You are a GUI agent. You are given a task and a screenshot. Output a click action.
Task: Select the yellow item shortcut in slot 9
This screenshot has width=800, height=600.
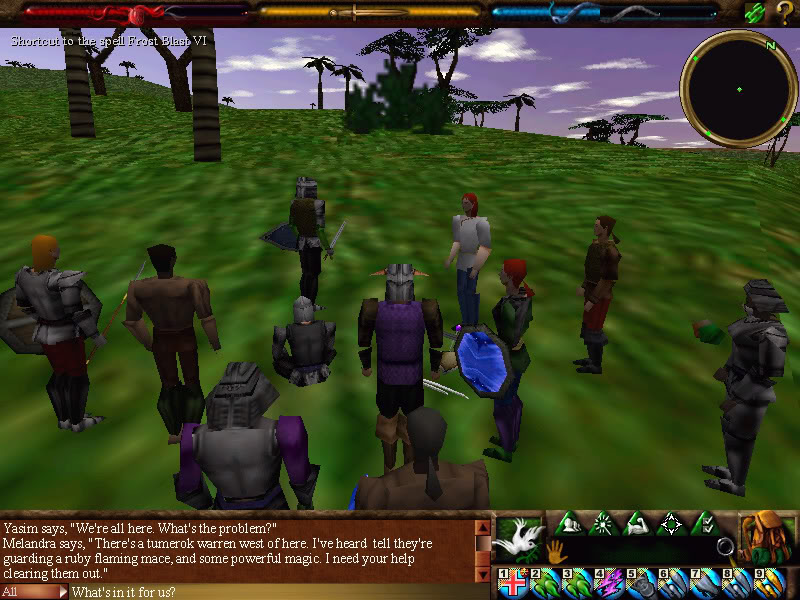click(767, 583)
